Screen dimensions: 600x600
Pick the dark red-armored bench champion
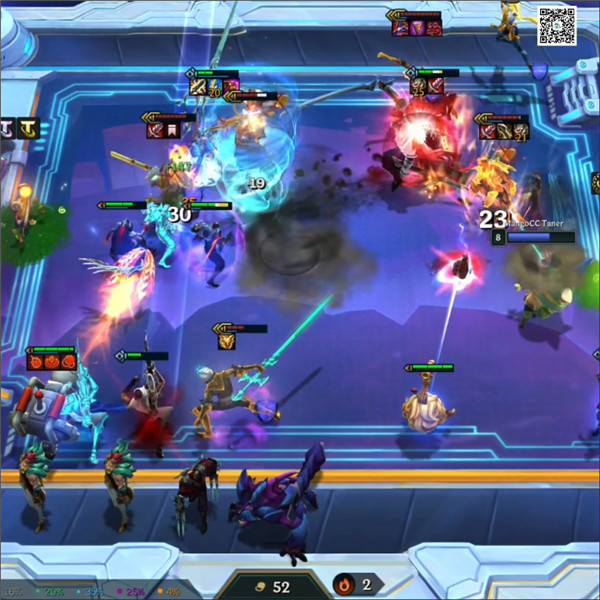[x=196, y=491]
